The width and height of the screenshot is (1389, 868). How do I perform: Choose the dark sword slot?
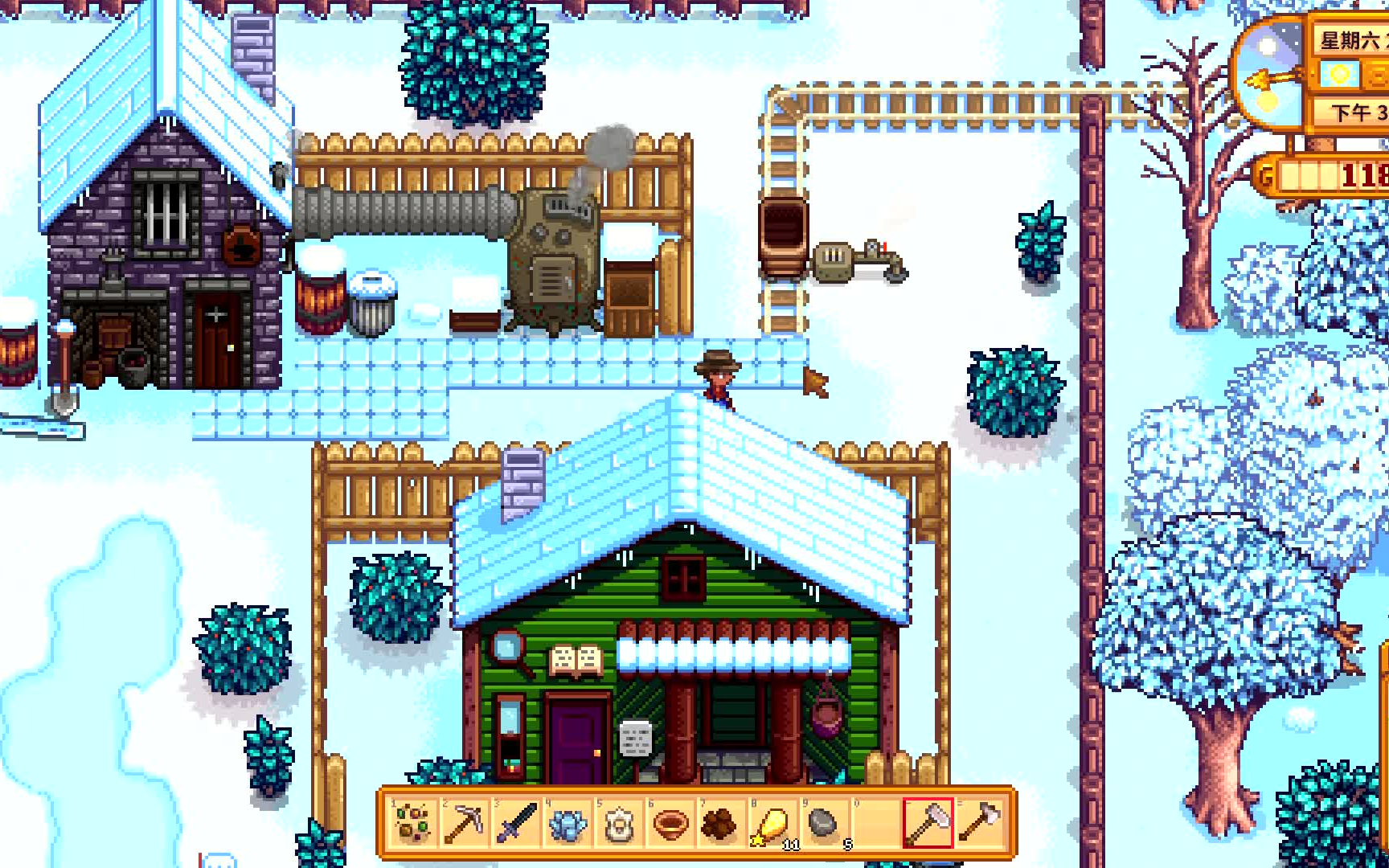(x=516, y=823)
